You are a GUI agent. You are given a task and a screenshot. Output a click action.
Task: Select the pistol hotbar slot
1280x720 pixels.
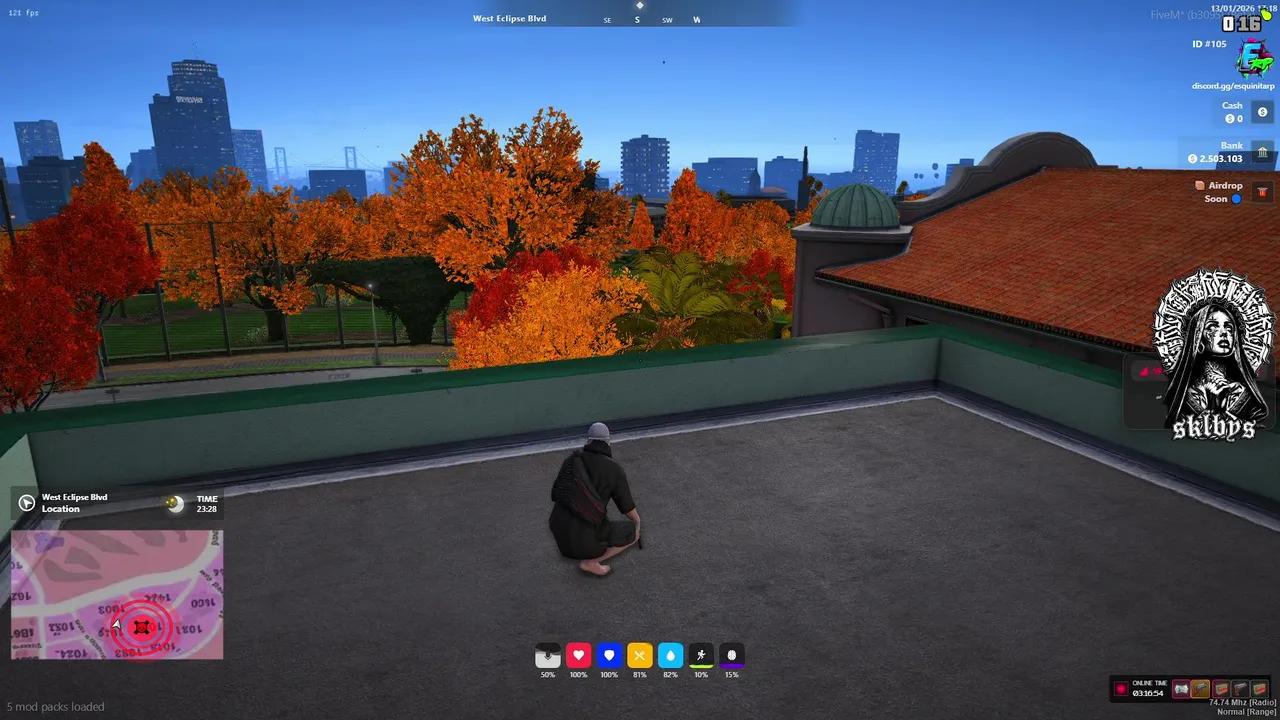(1242, 688)
